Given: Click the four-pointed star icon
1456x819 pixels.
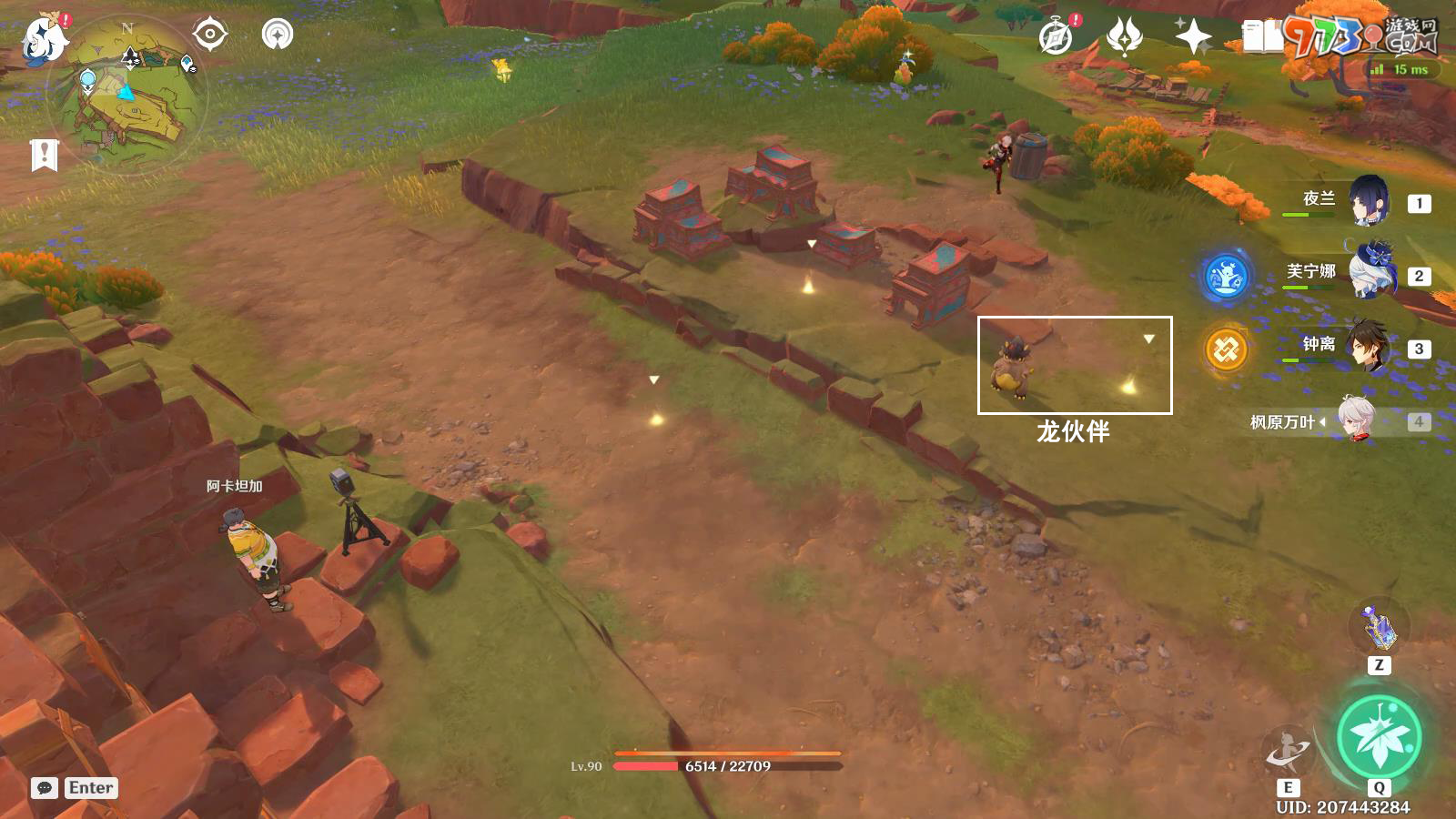Looking at the screenshot, I should [x=1193, y=37].
